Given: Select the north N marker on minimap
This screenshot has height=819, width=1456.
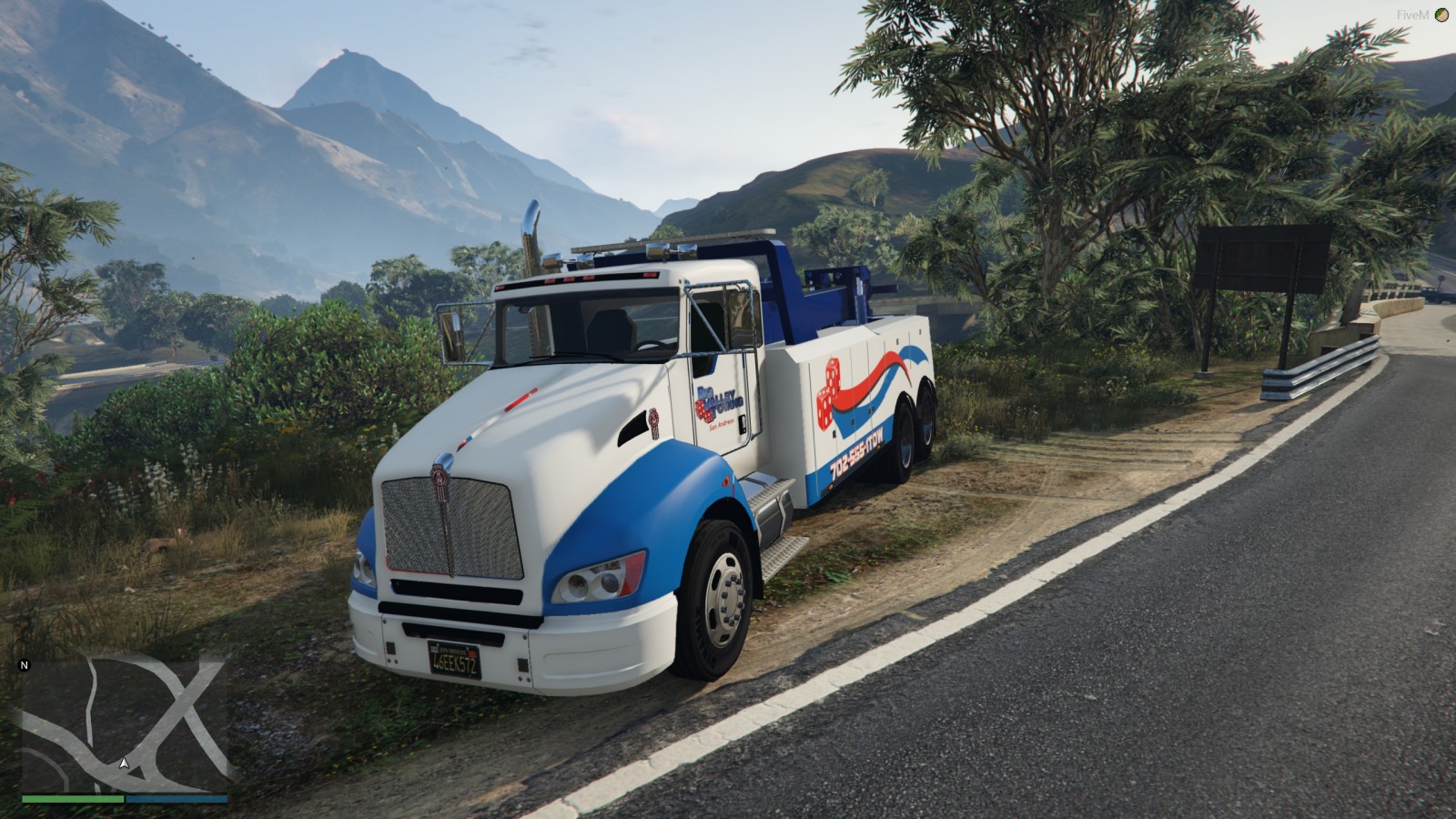Looking at the screenshot, I should [25, 665].
